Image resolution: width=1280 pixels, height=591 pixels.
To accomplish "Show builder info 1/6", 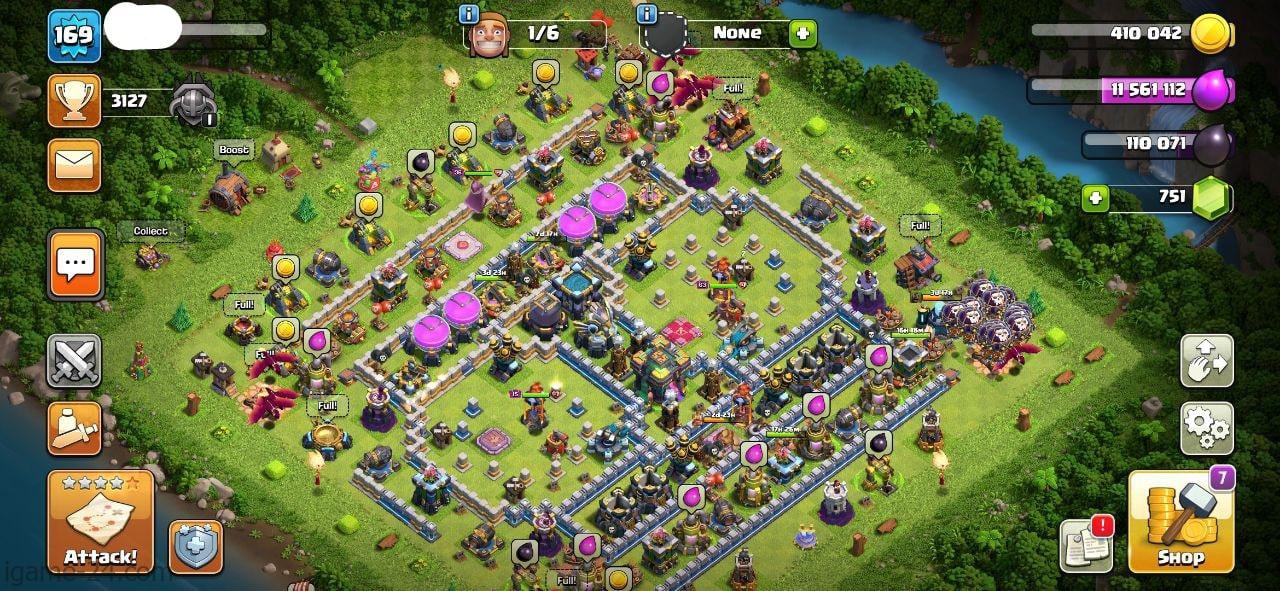I will [x=468, y=14].
